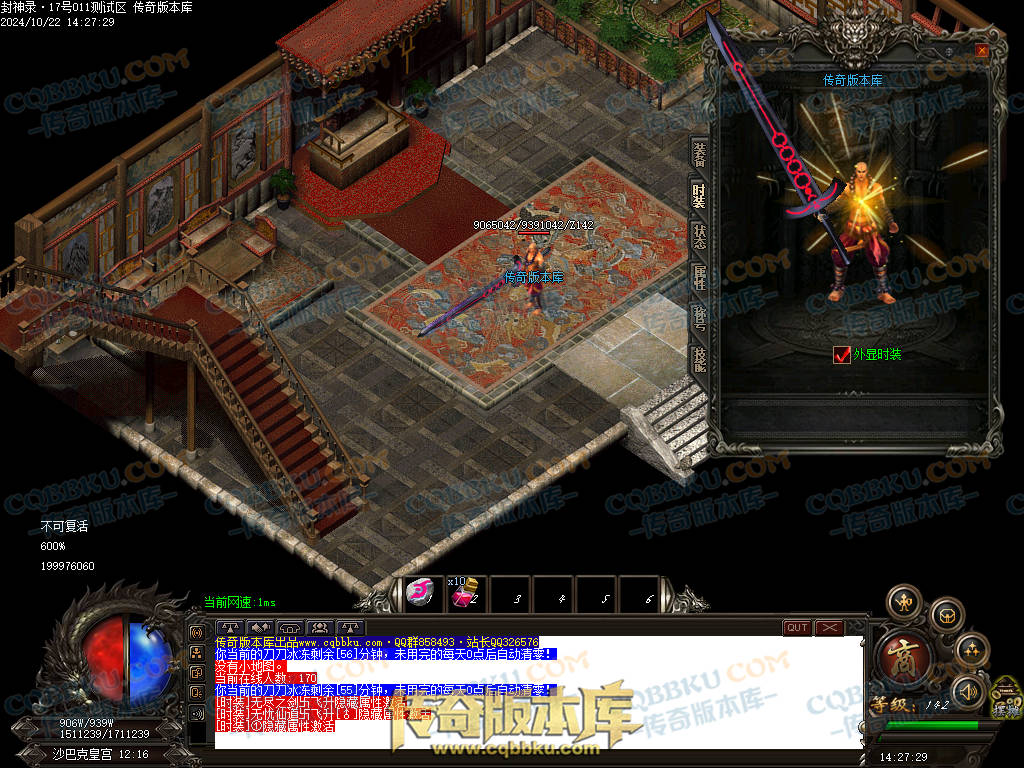
Task: Open the 状态 status tab
Action: click(x=699, y=238)
